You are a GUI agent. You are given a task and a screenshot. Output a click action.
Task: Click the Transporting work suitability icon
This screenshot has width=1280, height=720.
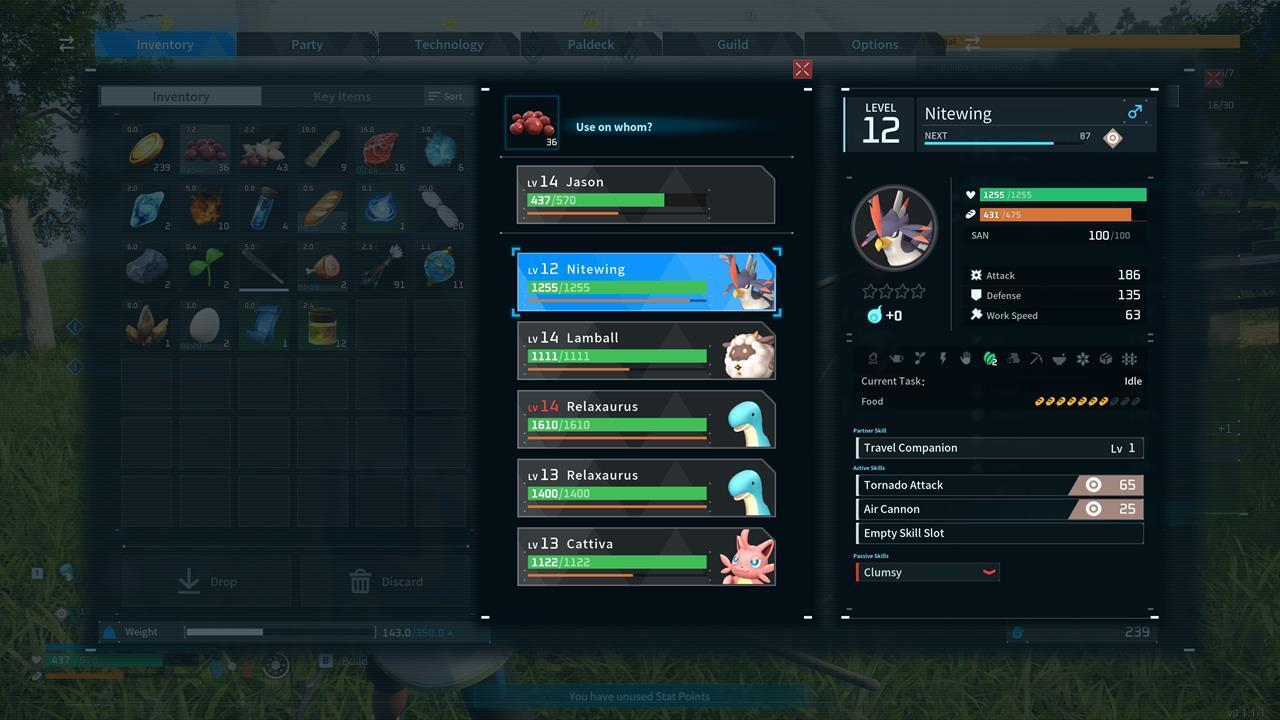pos(1105,358)
